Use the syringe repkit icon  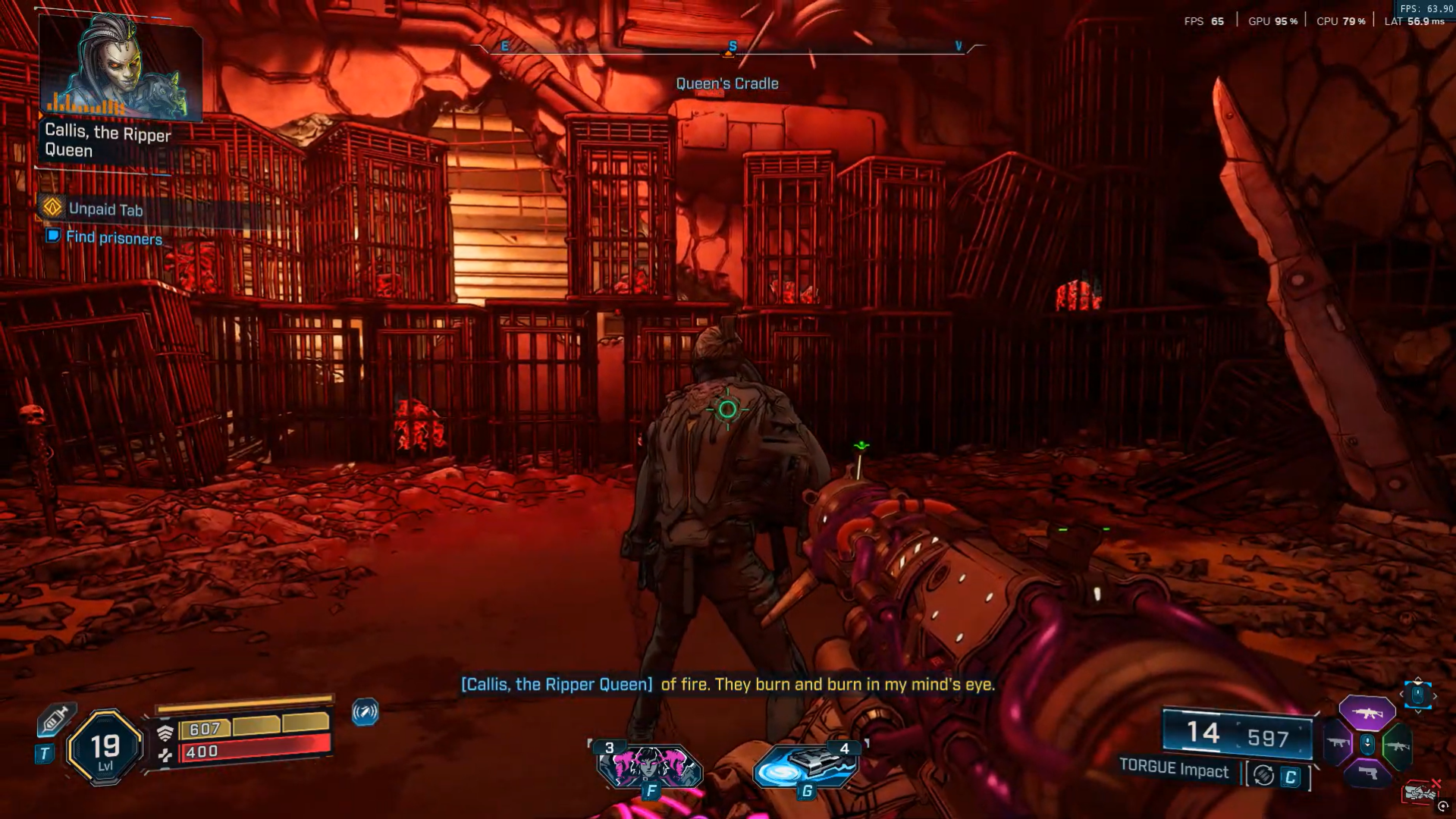point(55,720)
